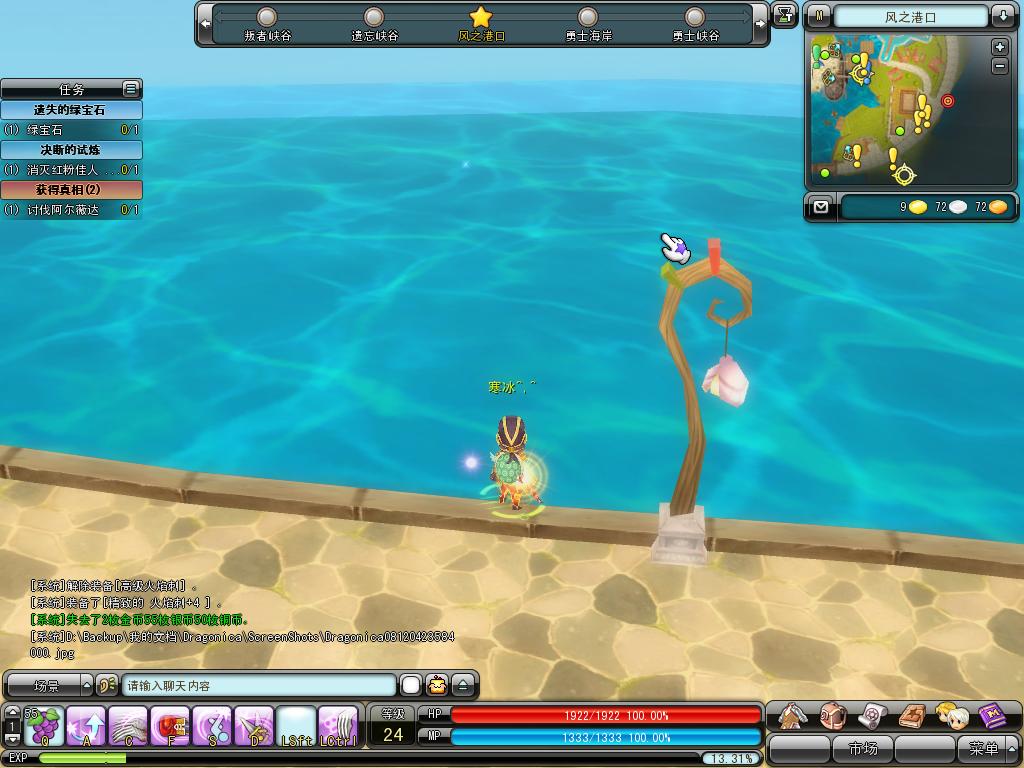Click the chat input field
The image size is (1024, 768).
[x=260, y=686]
